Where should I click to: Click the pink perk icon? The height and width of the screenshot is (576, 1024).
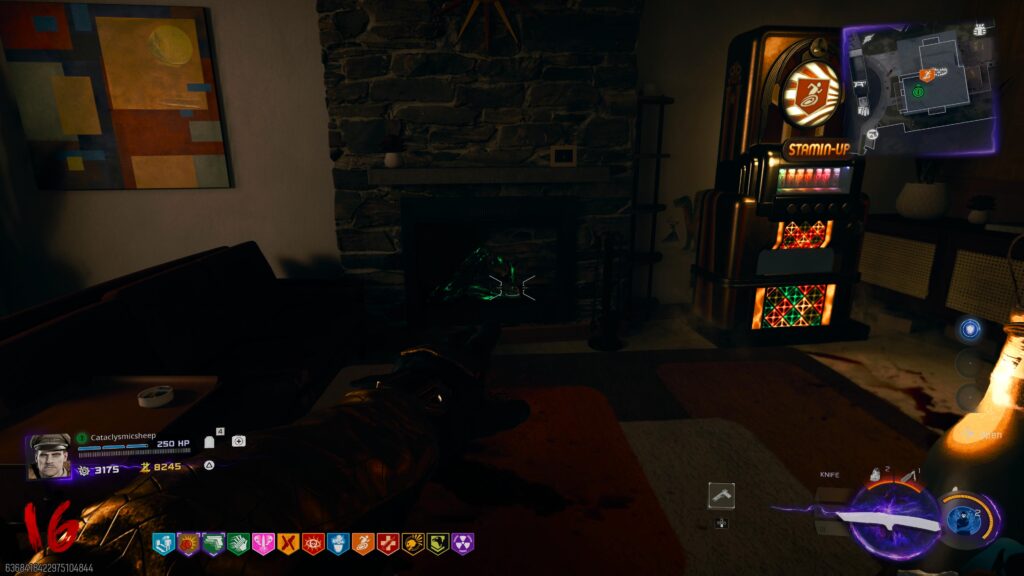(x=263, y=544)
